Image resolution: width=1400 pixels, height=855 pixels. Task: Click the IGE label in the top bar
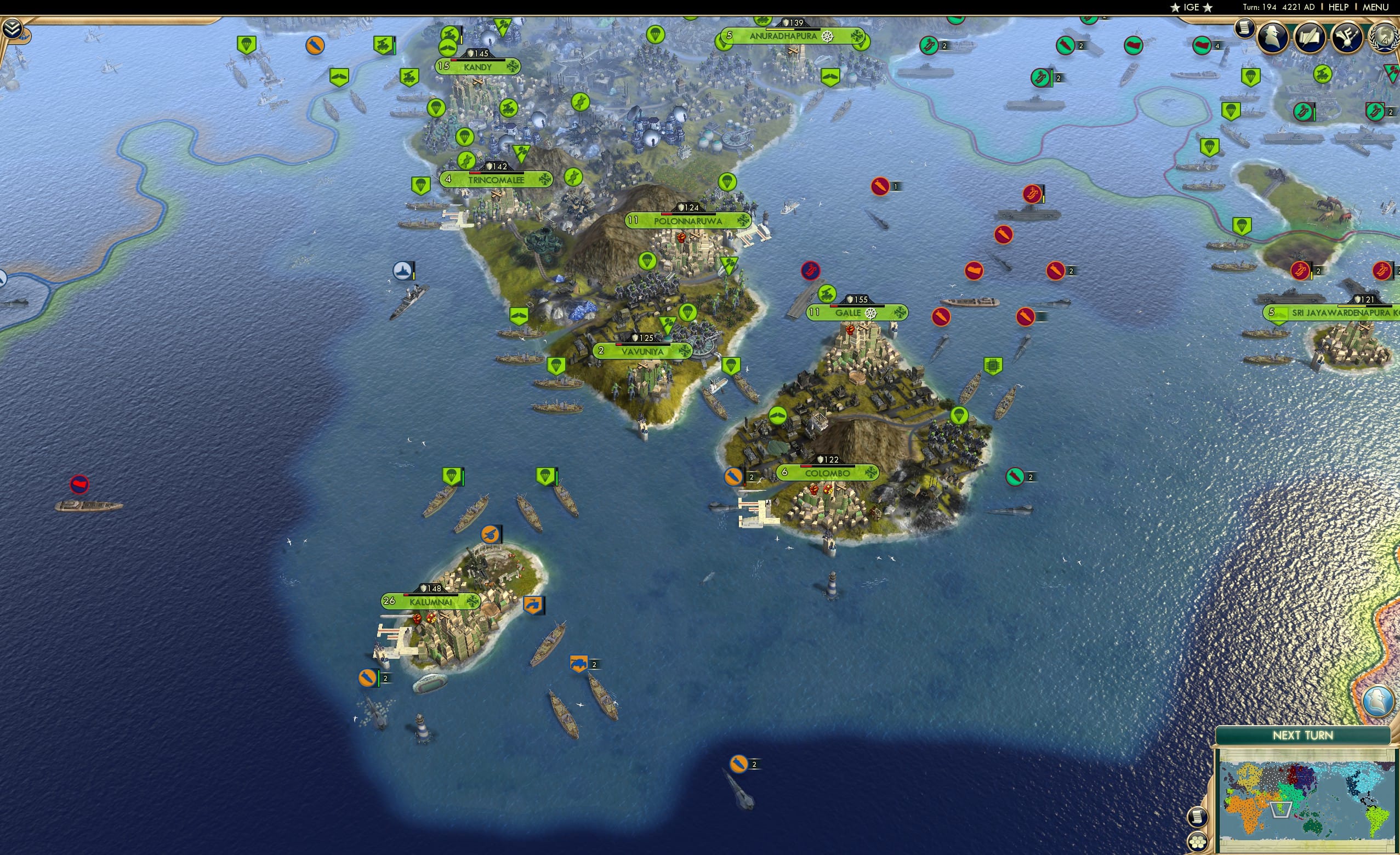tap(1191, 7)
